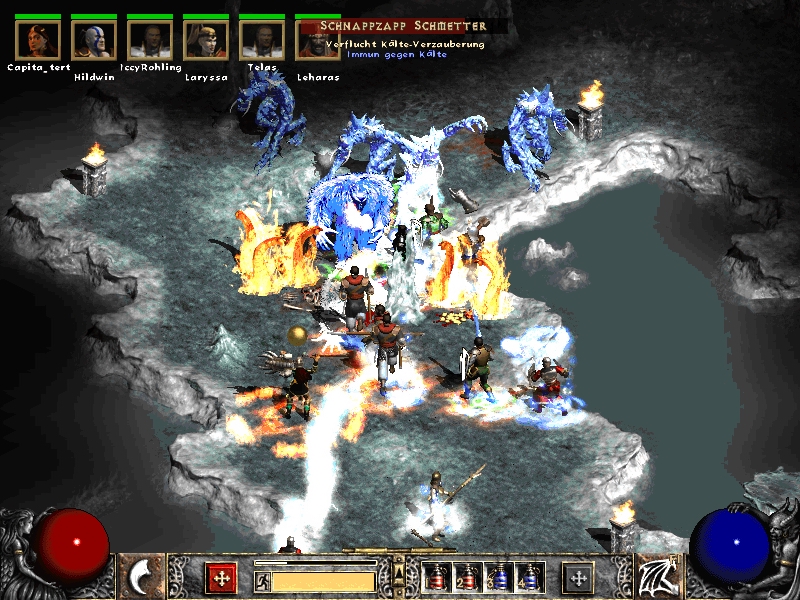Open the left skill crescent icon
Viewport: 800px width, 600px height.
[x=142, y=577]
